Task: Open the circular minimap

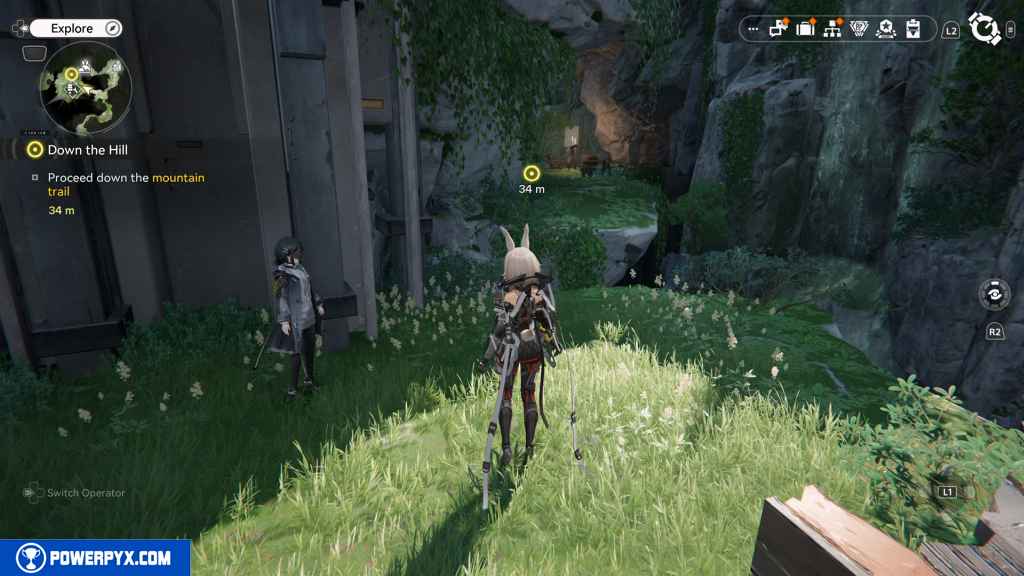Action: click(86, 88)
